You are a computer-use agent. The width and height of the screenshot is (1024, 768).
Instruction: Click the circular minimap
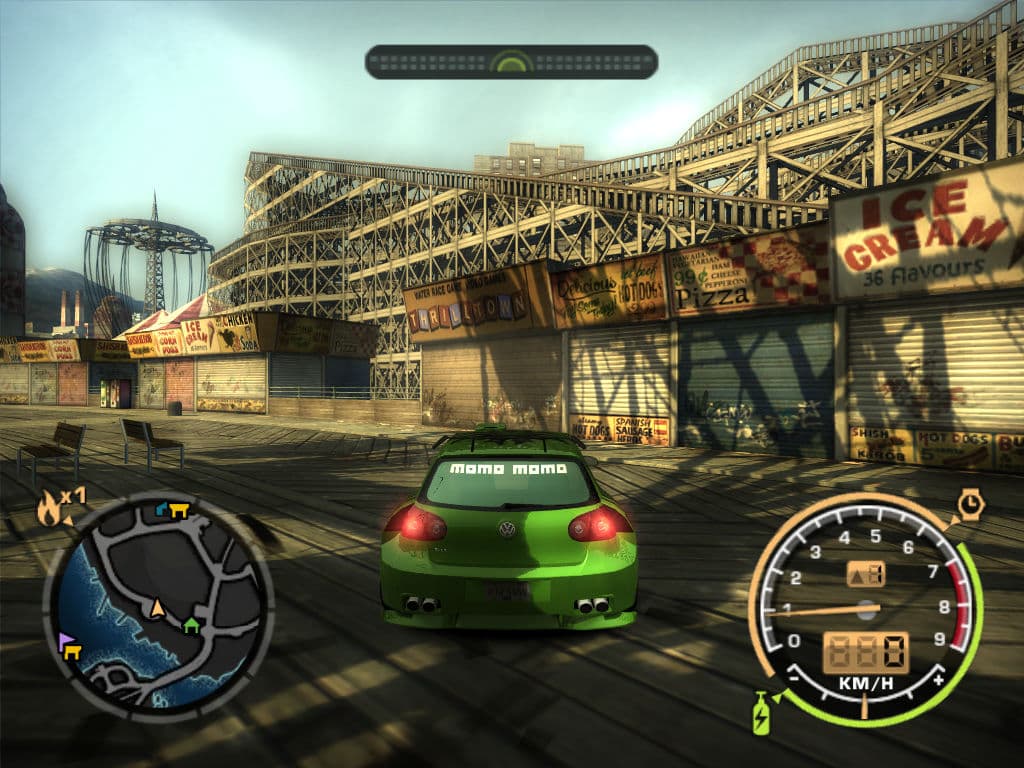pyautogui.click(x=158, y=604)
